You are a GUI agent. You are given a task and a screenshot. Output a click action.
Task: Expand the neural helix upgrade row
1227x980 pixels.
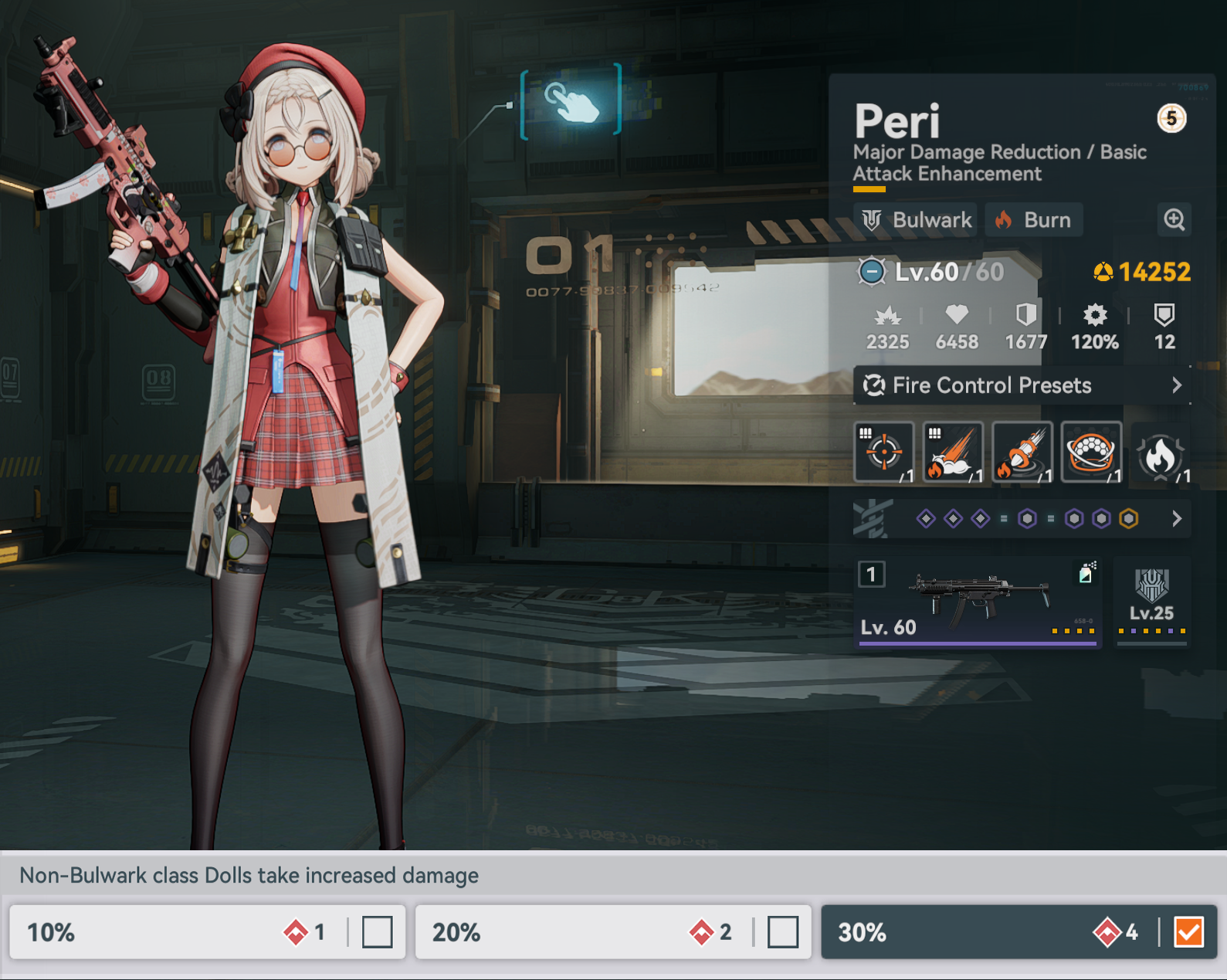[1176, 519]
